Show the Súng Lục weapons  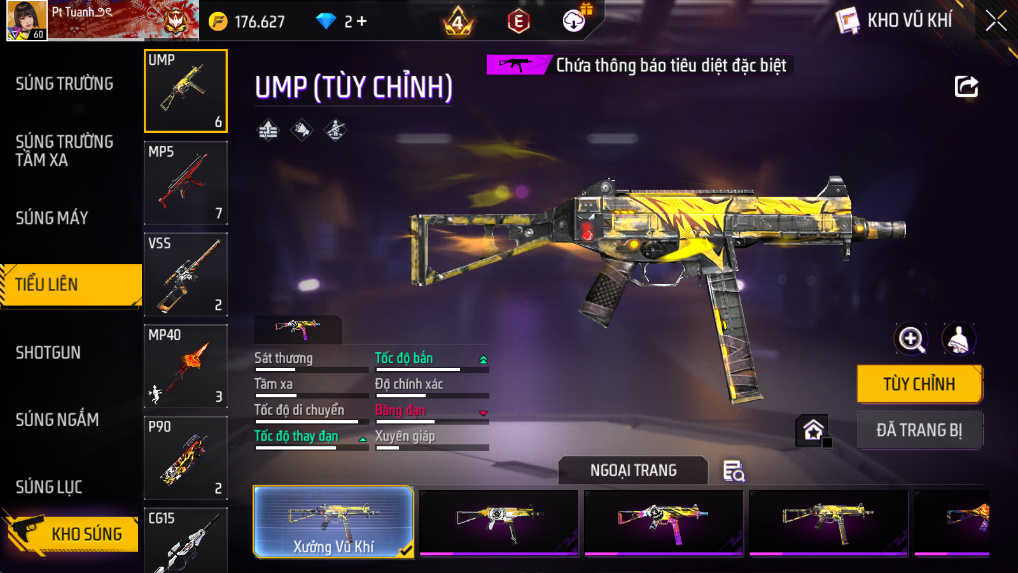click(x=49, y=488)
